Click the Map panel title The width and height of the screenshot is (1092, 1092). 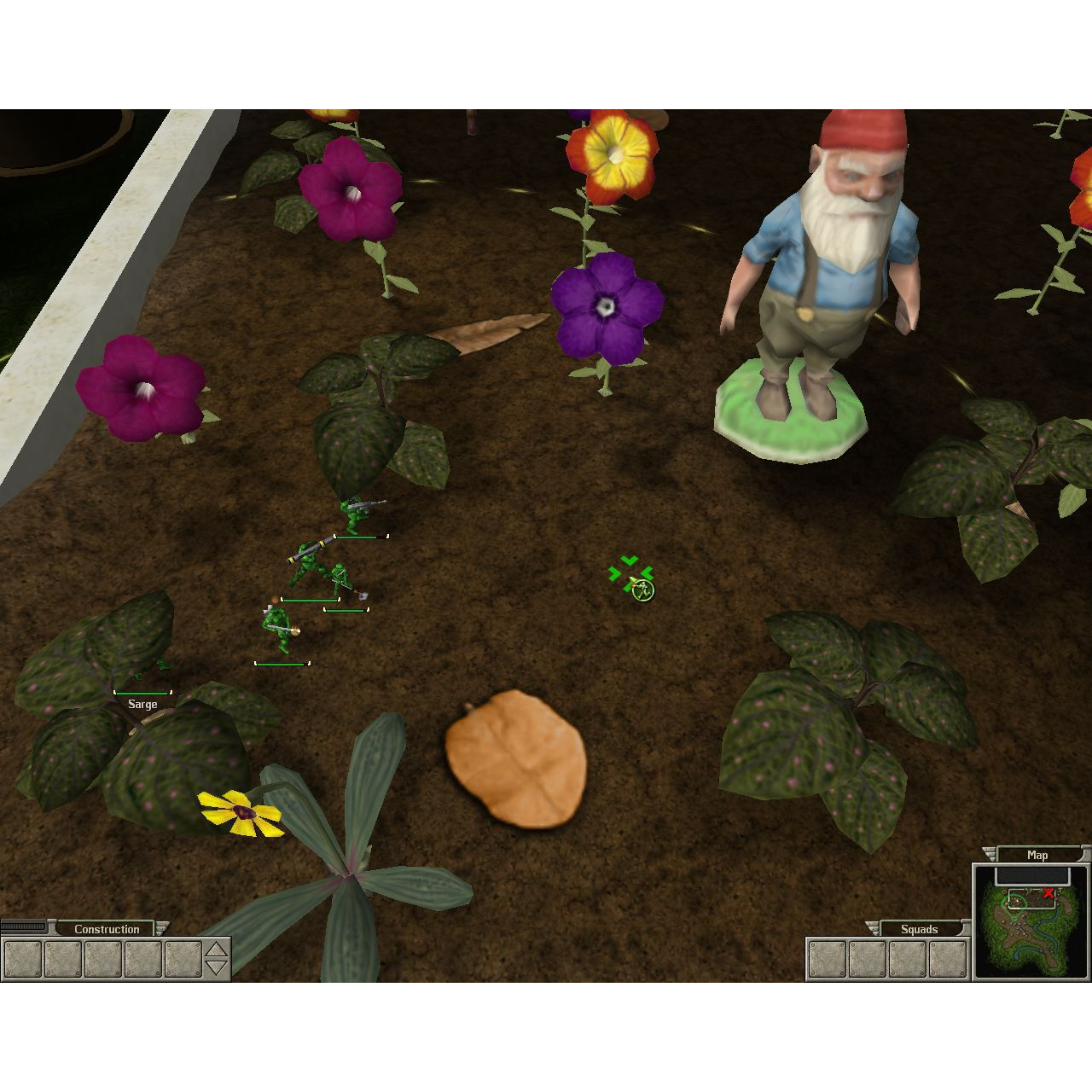tap(1037, 855)
